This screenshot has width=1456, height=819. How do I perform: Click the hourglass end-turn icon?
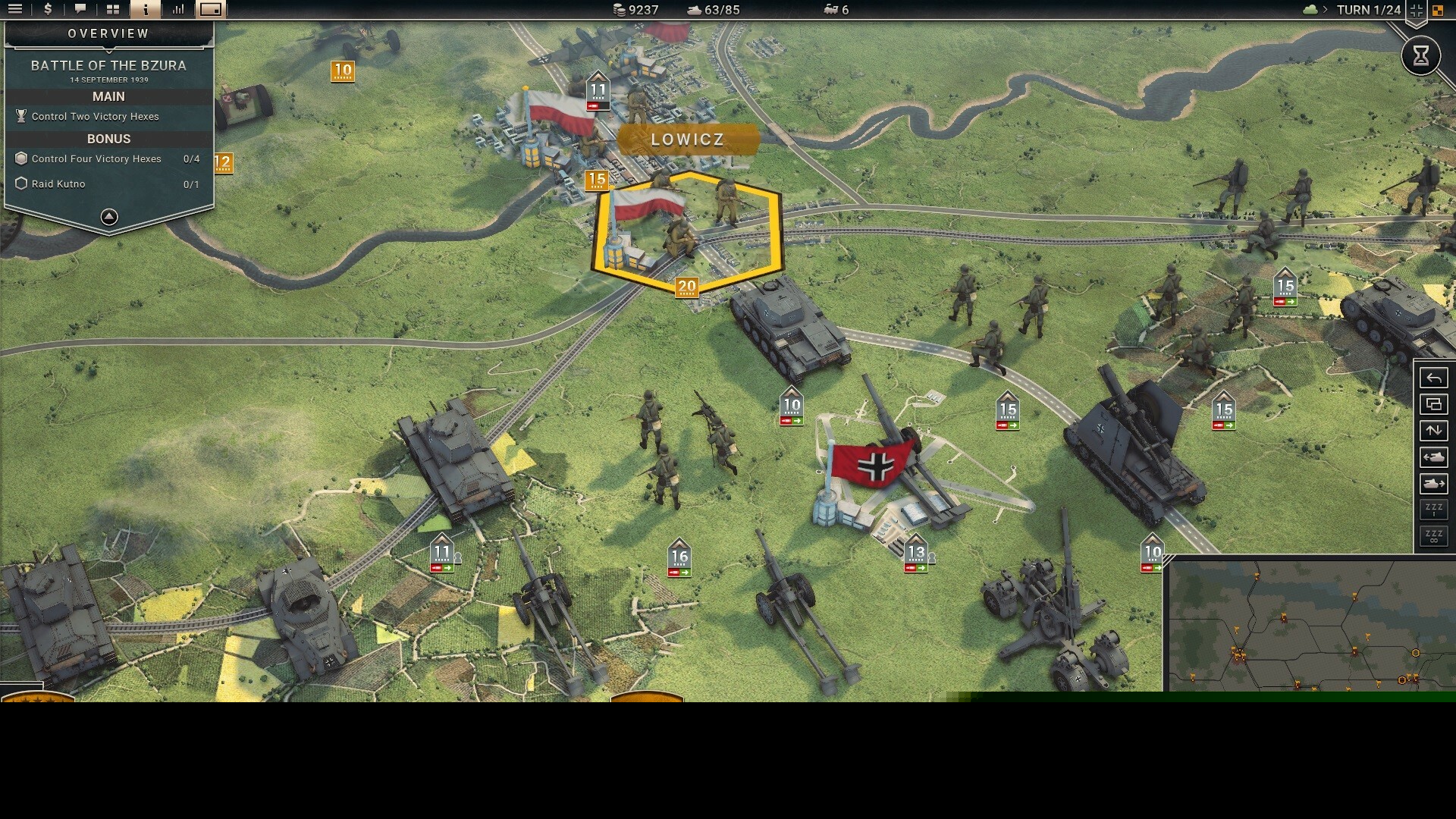pos(1422,55)
